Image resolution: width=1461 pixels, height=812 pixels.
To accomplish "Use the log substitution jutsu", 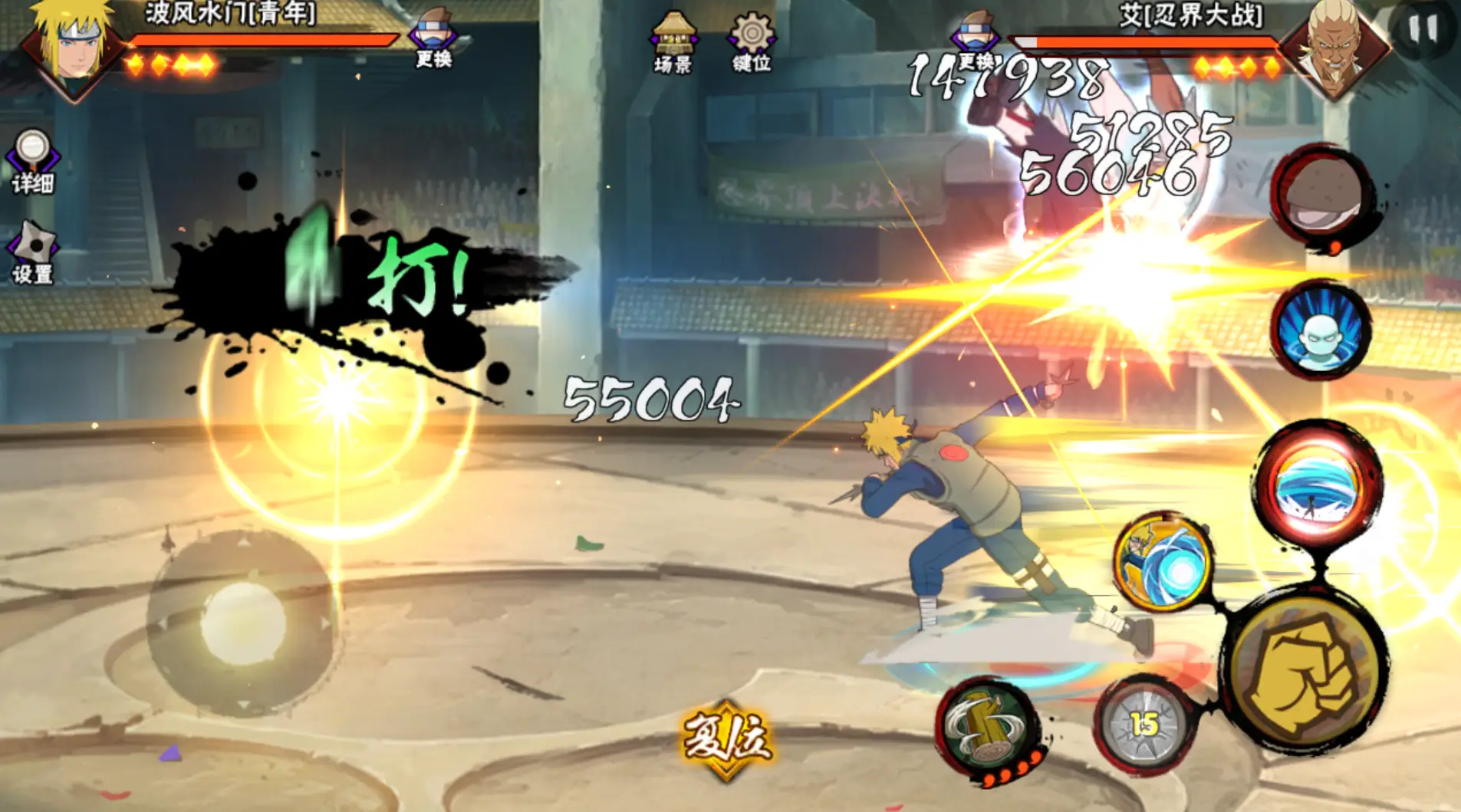I will point(989,728).
